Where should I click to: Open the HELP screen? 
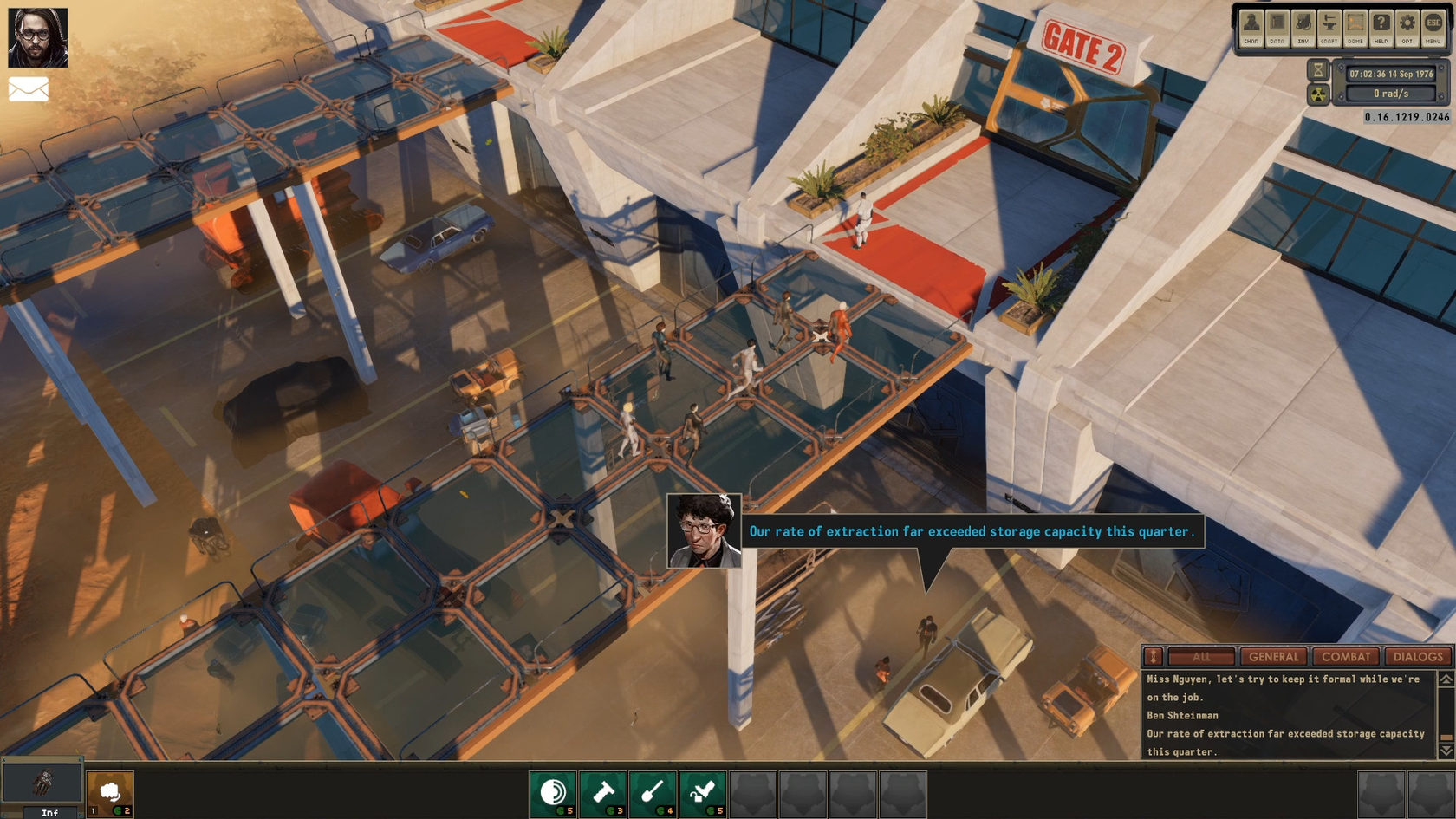click(1381, 27)
